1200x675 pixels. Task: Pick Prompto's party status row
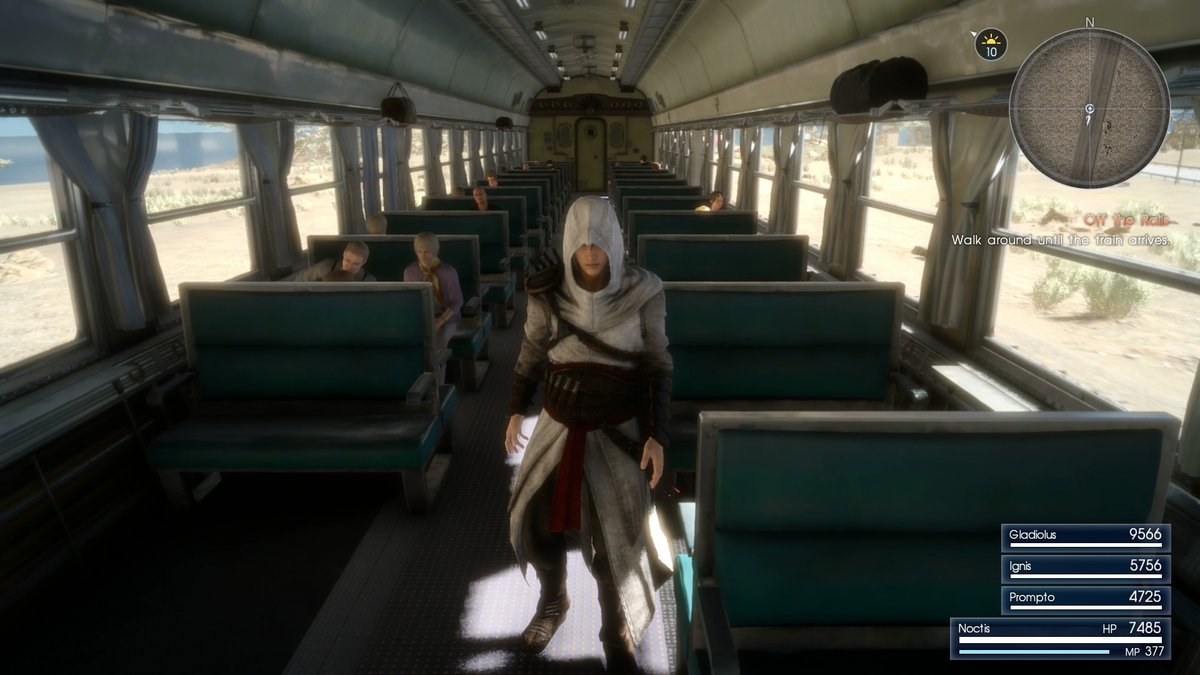click(x=1085, y=598)
